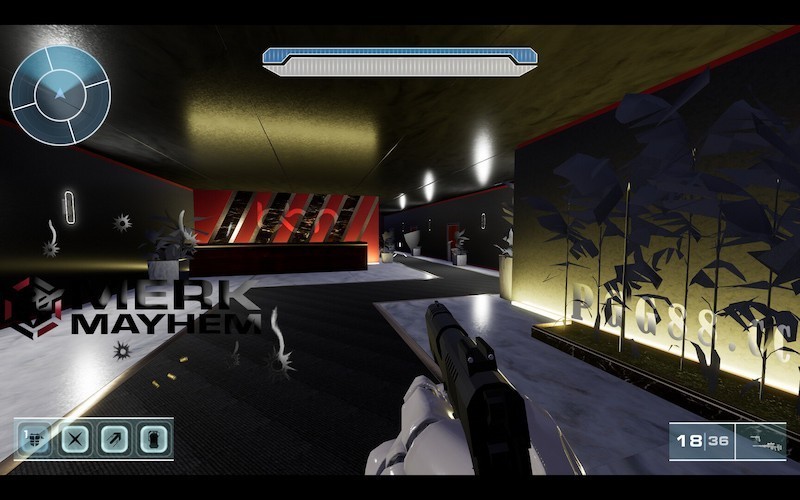This screenshot has height=500, width=800.
Task: Click the equipped weapon icon panel
Action: [x=760, y=441]
